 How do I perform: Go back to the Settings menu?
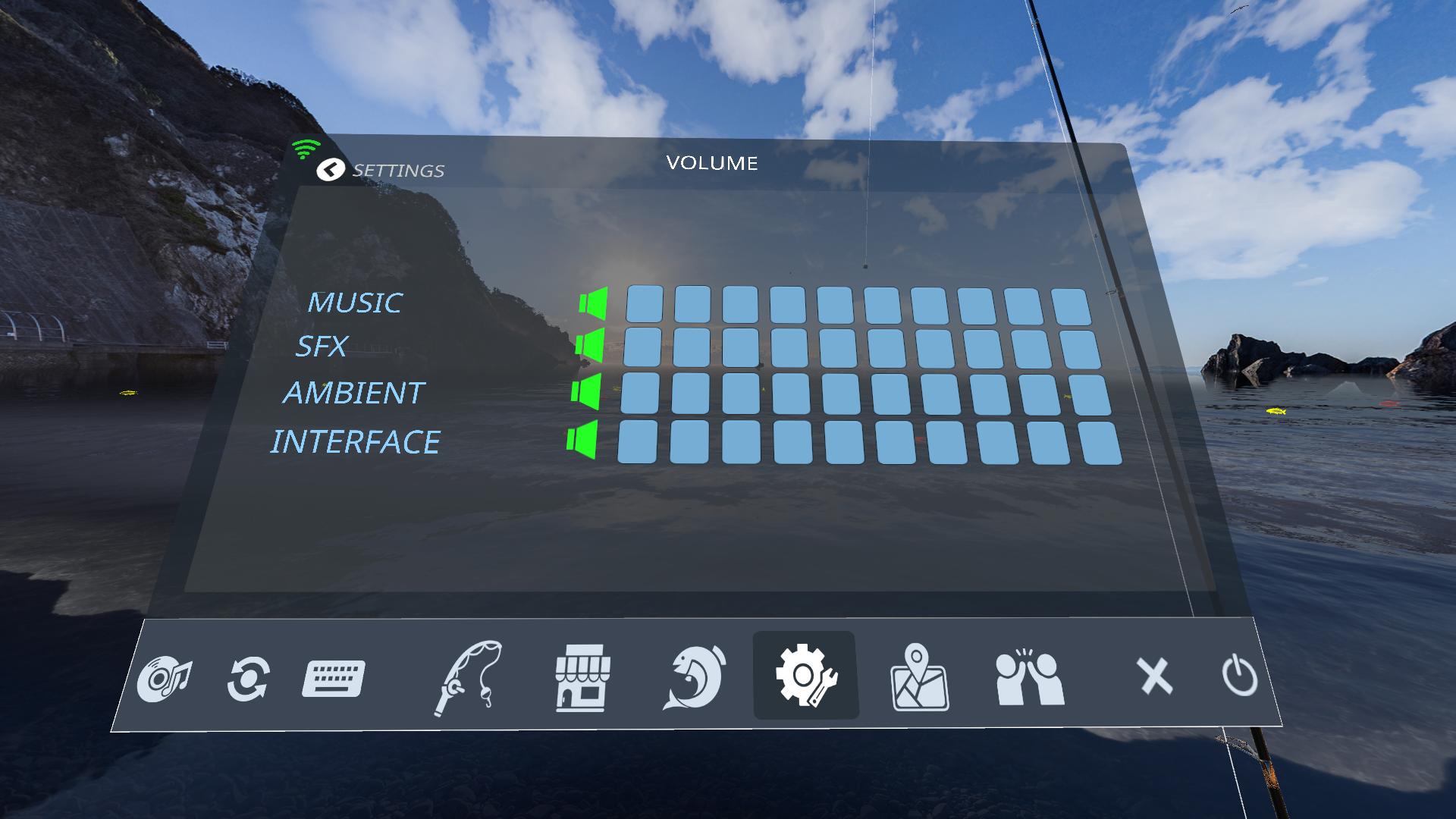[331, 170]
